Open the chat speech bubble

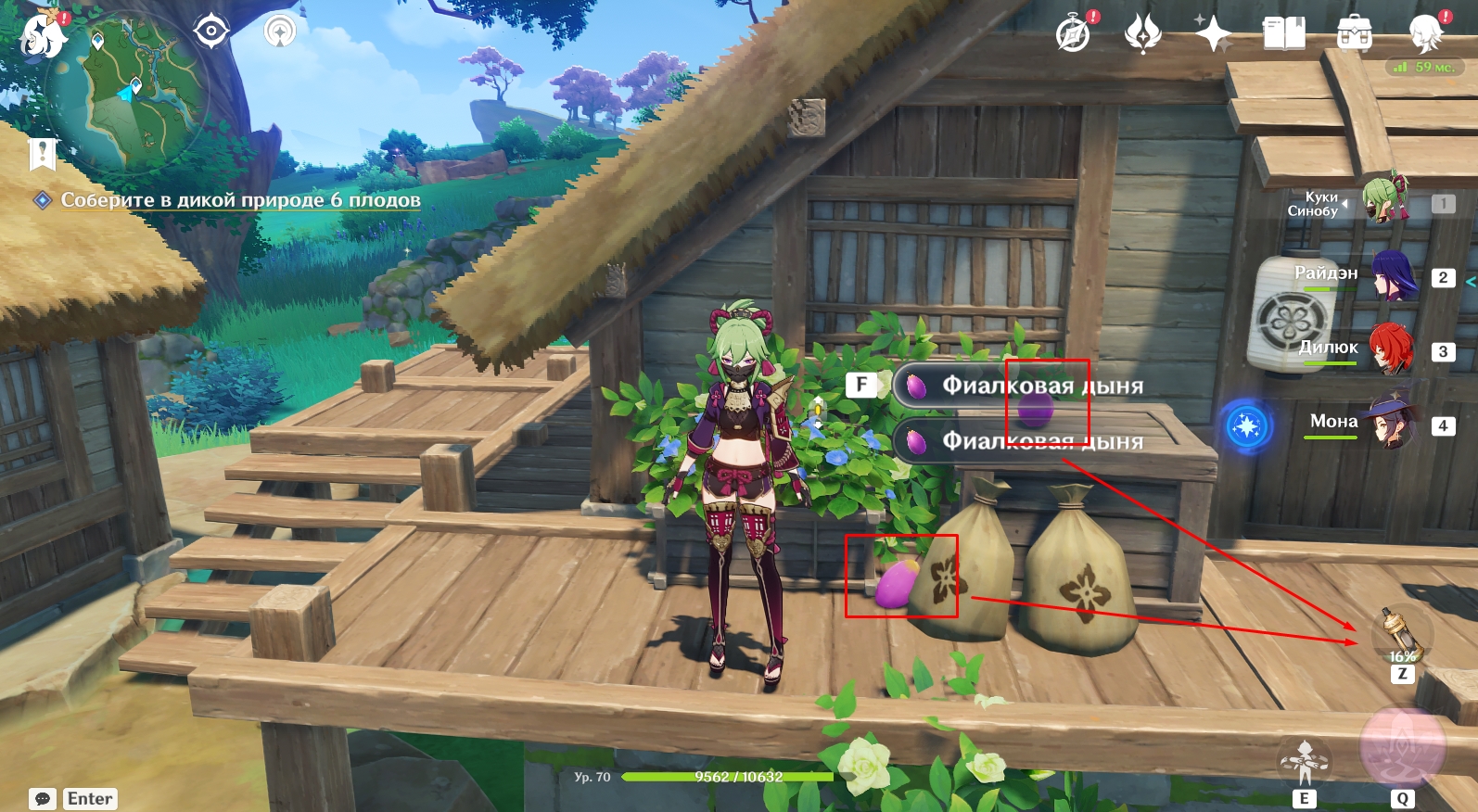coord(43,799)
